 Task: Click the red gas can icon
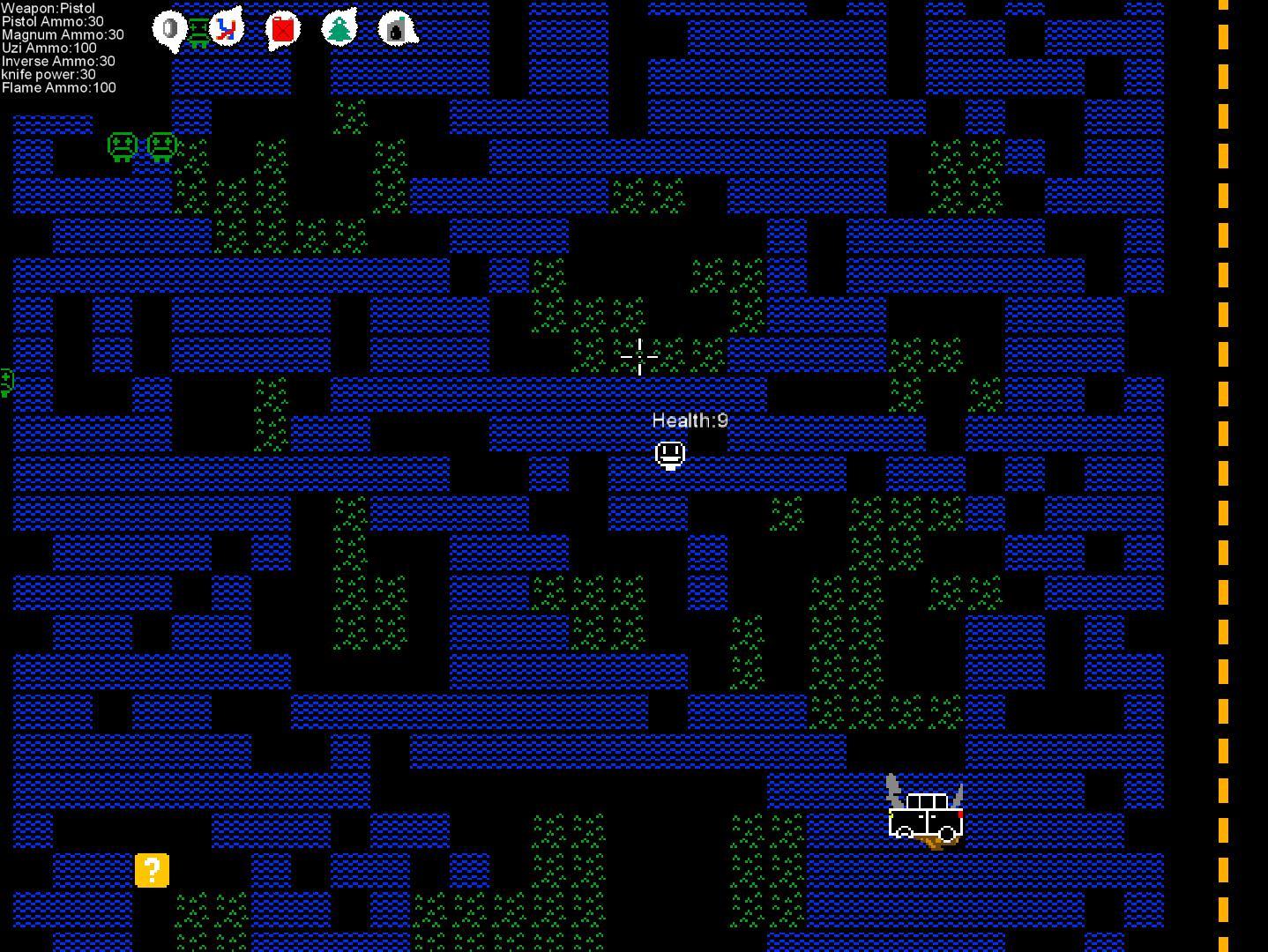[280, 28]
